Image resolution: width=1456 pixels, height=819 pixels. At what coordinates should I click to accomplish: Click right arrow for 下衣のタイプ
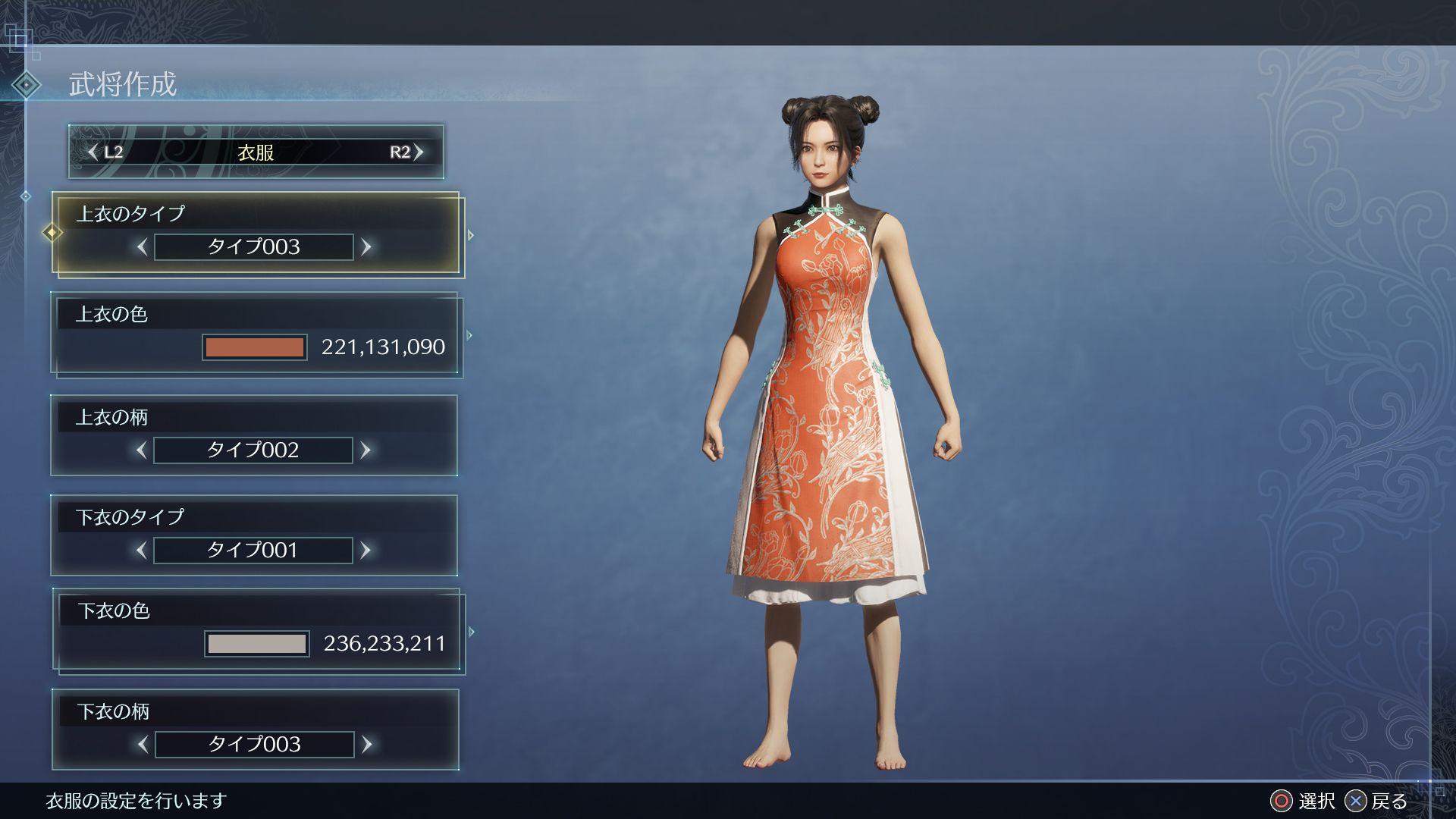366,551
